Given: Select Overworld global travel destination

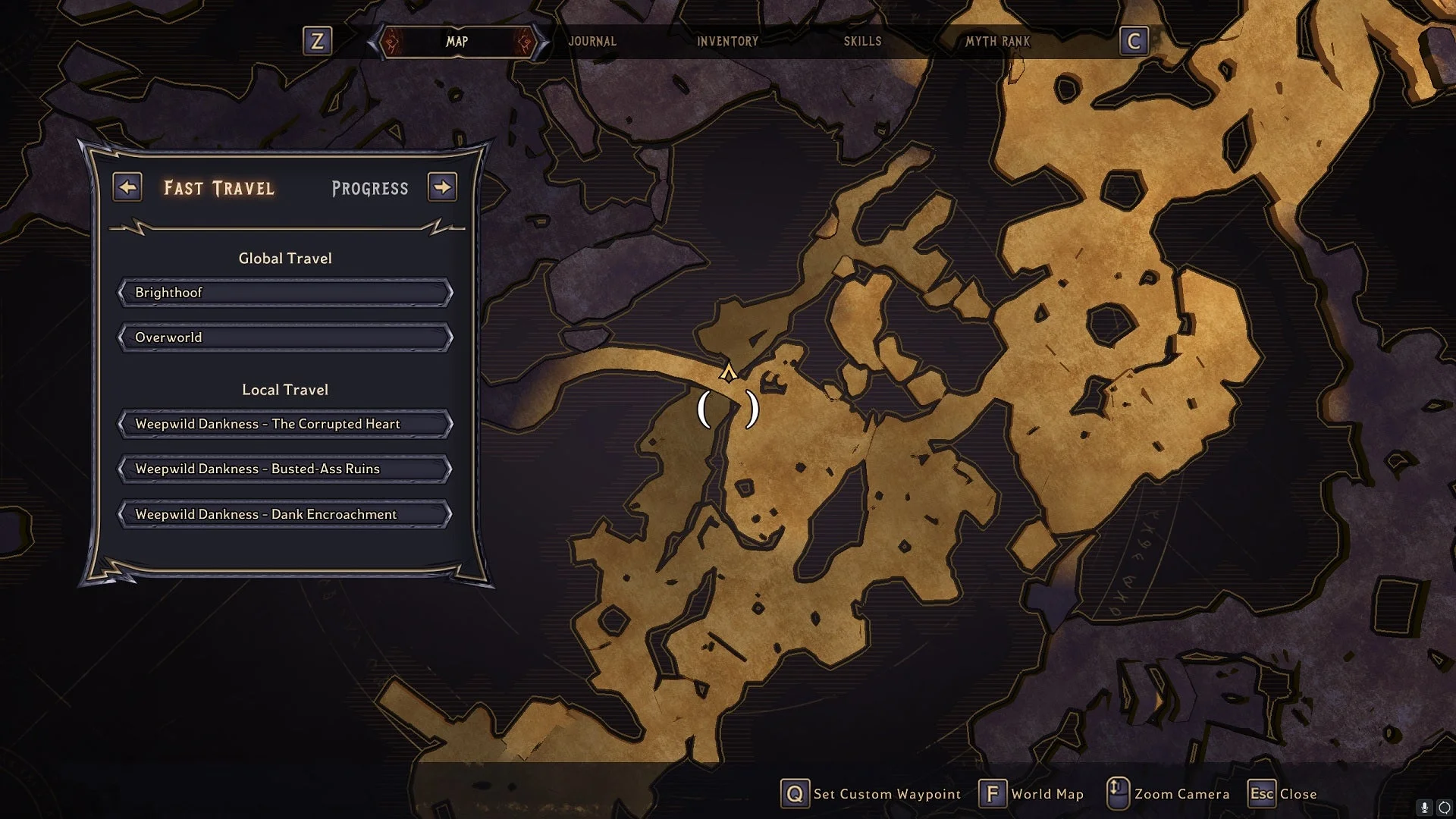Looking at the screenshot, I should [285, 337].
